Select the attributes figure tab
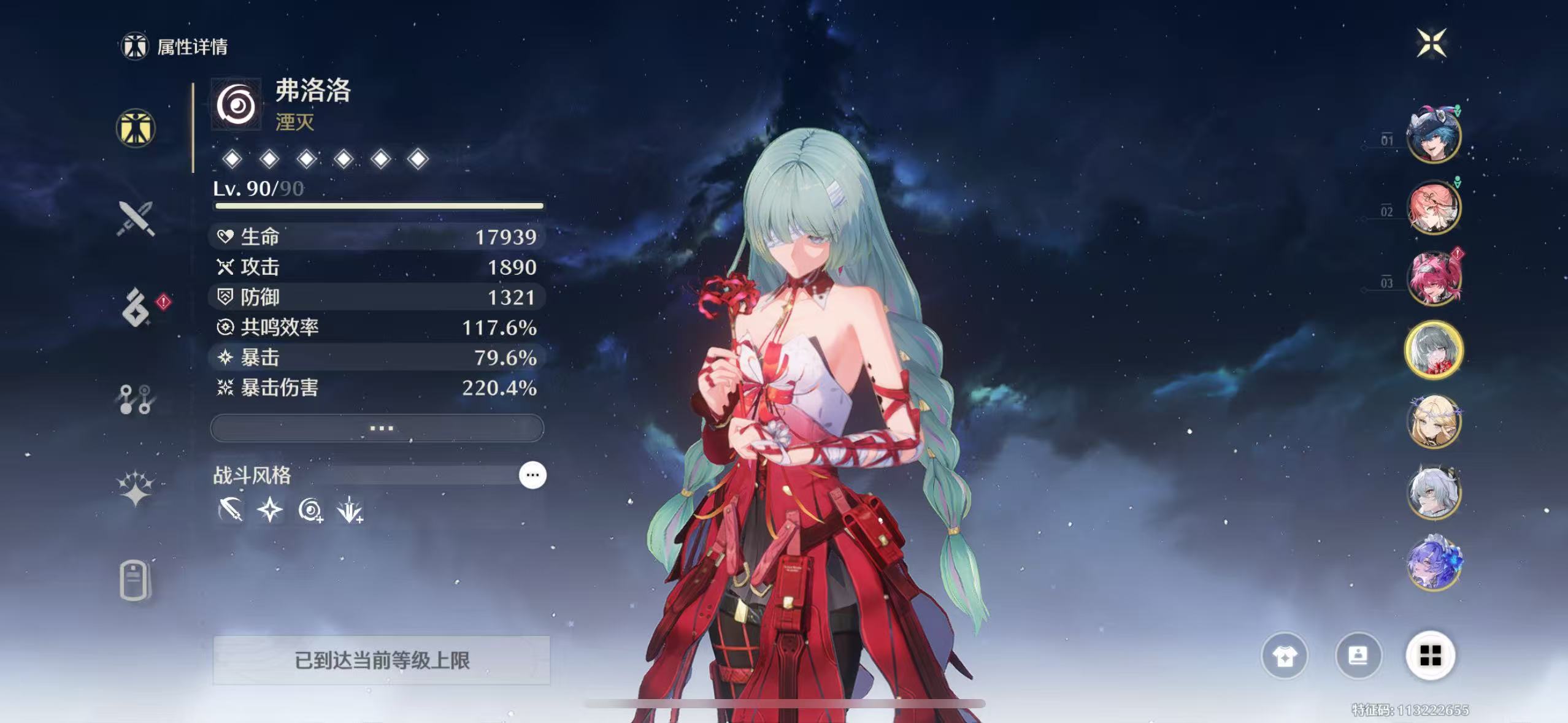The height and width of the screenshot is (723, 1568). tap(136, 128)
